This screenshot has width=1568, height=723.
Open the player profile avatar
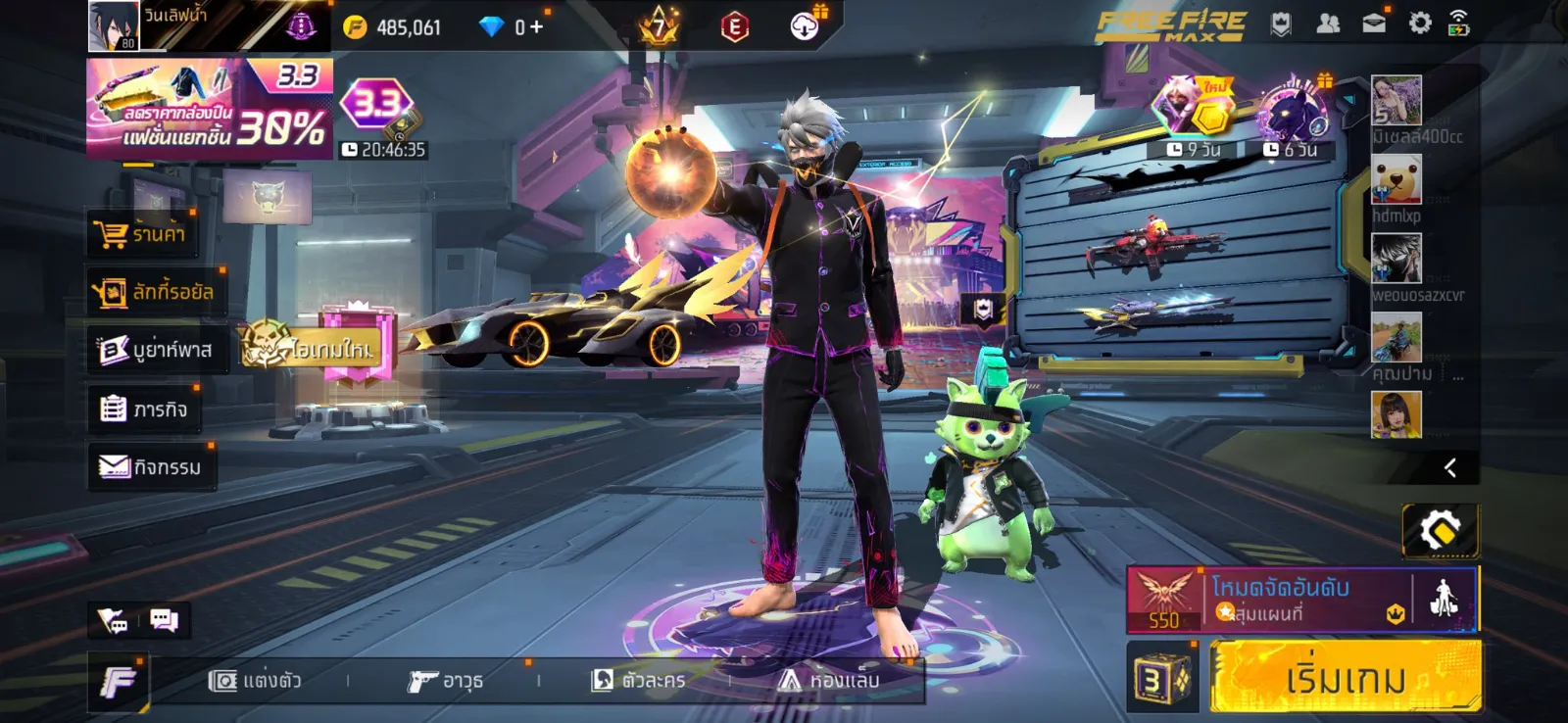[114, 26]
